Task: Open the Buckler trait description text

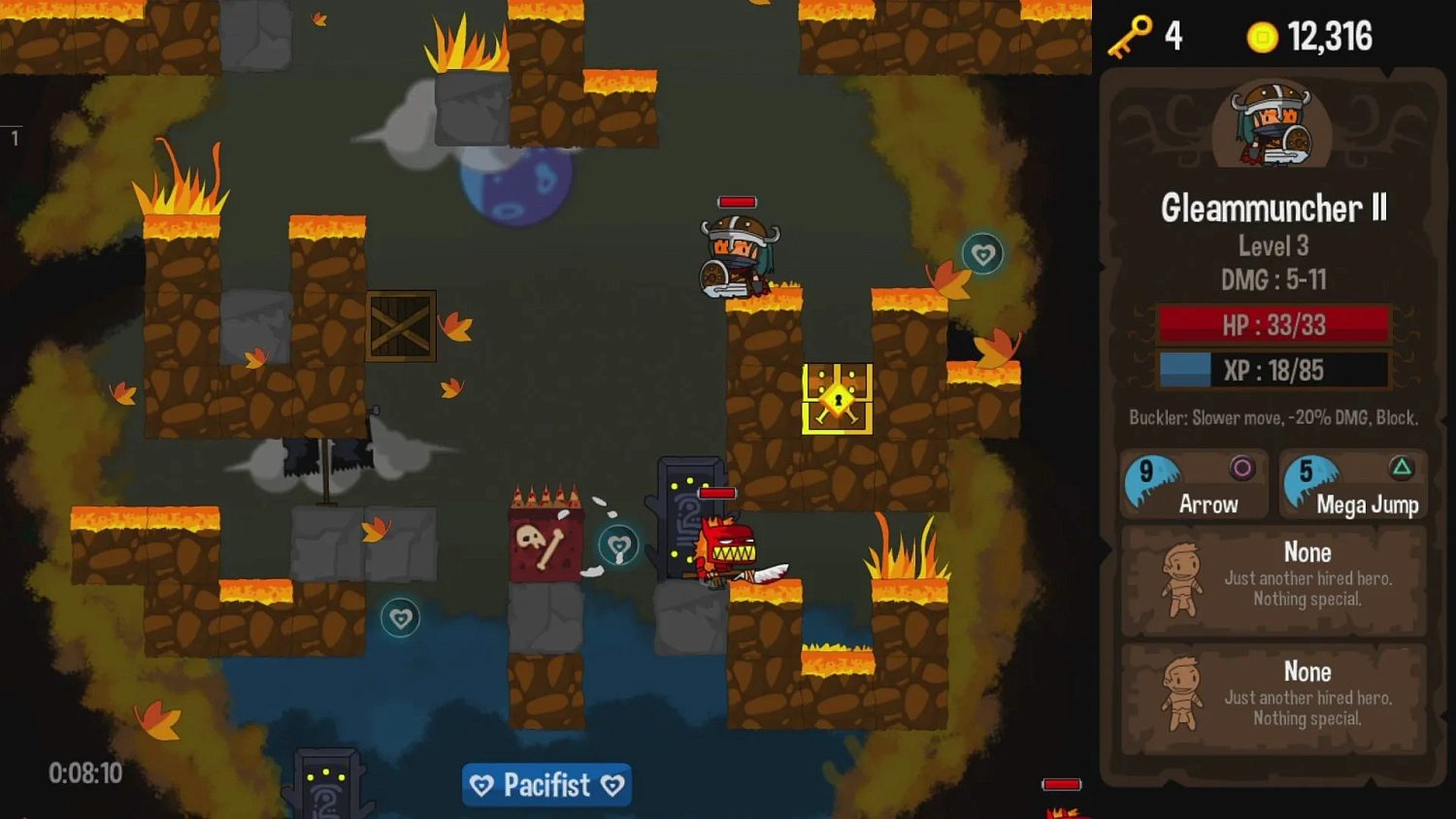Action: click(1274, 417)
